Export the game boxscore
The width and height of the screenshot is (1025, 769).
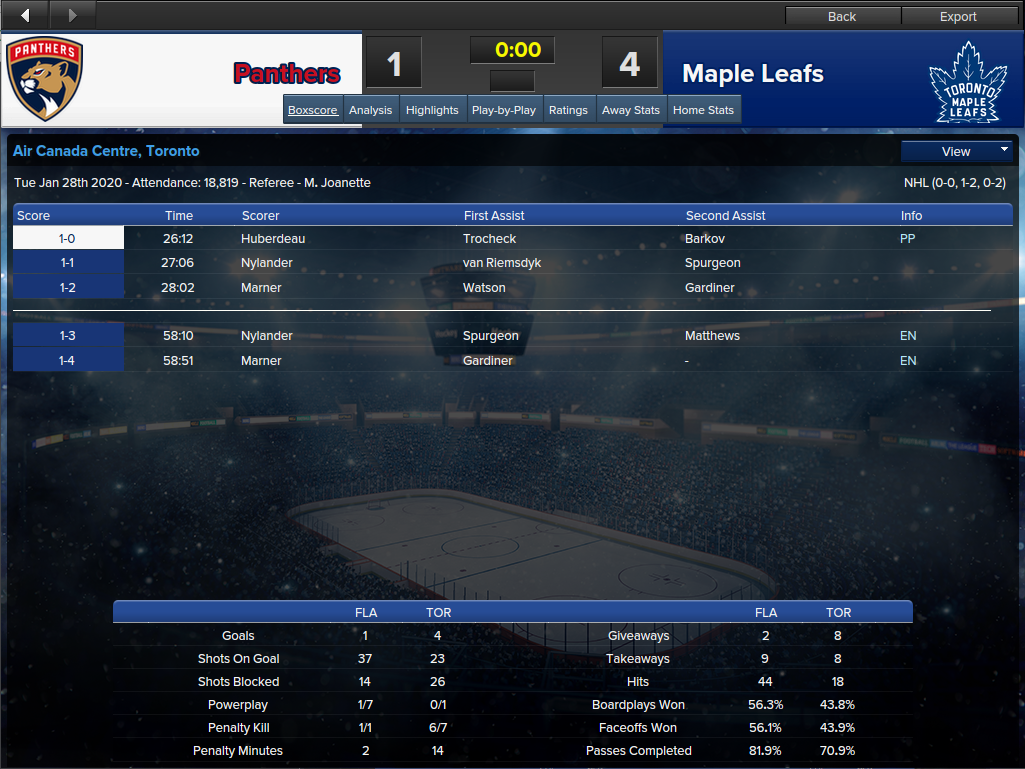(958, 16)
